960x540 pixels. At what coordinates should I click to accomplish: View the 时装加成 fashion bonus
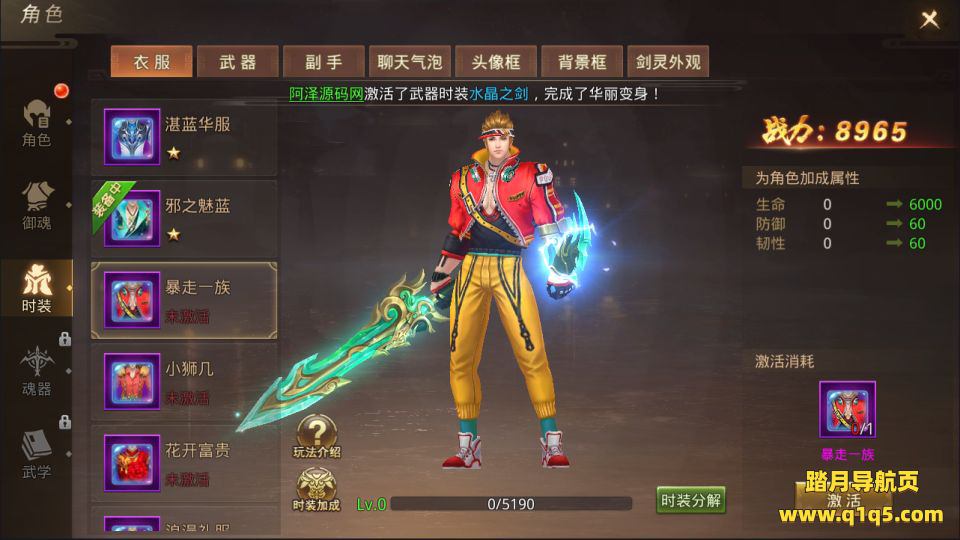317,490
